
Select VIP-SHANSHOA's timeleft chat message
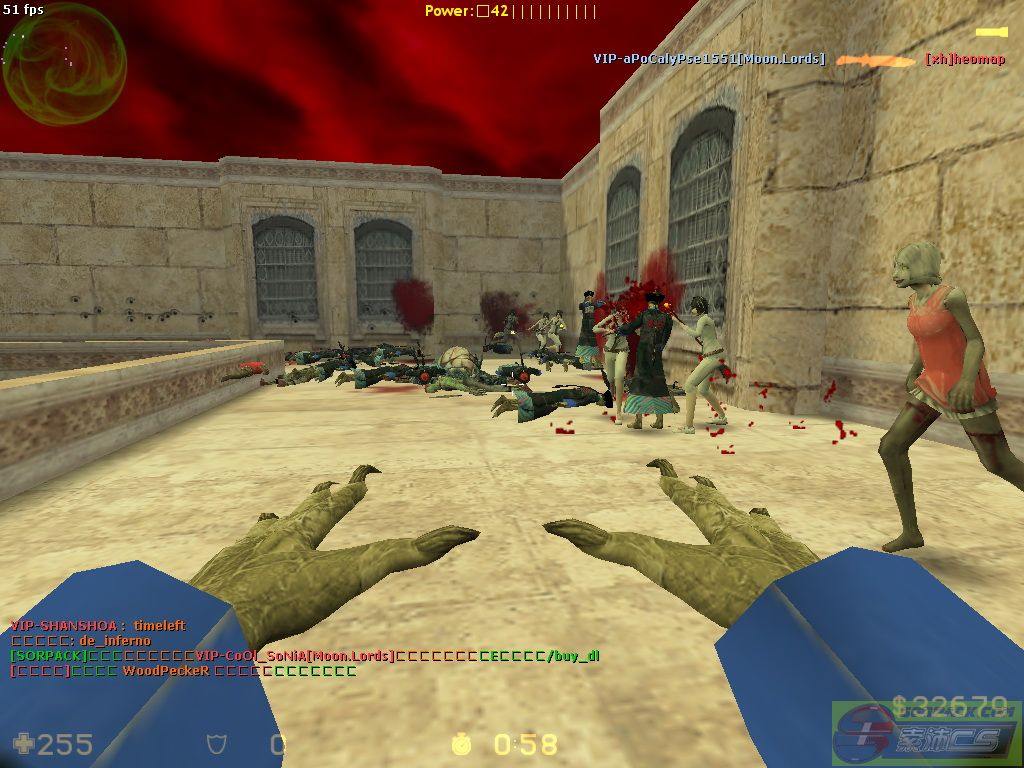[98, 625]
